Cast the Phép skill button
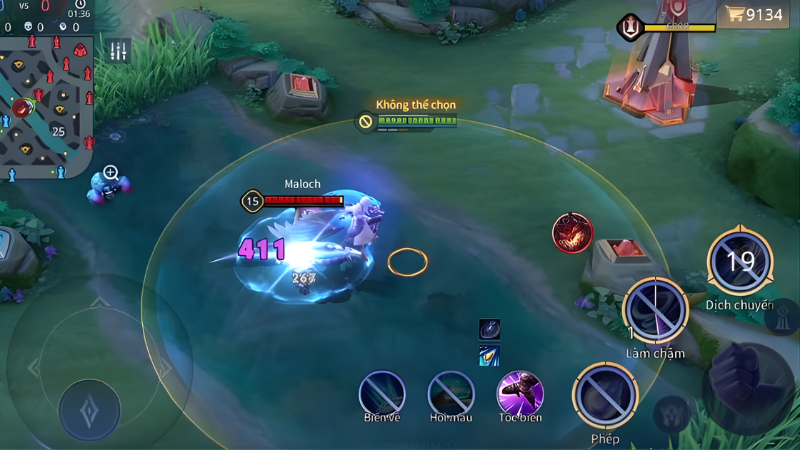The height and width of the screenshot is (450, 800). 605,396
